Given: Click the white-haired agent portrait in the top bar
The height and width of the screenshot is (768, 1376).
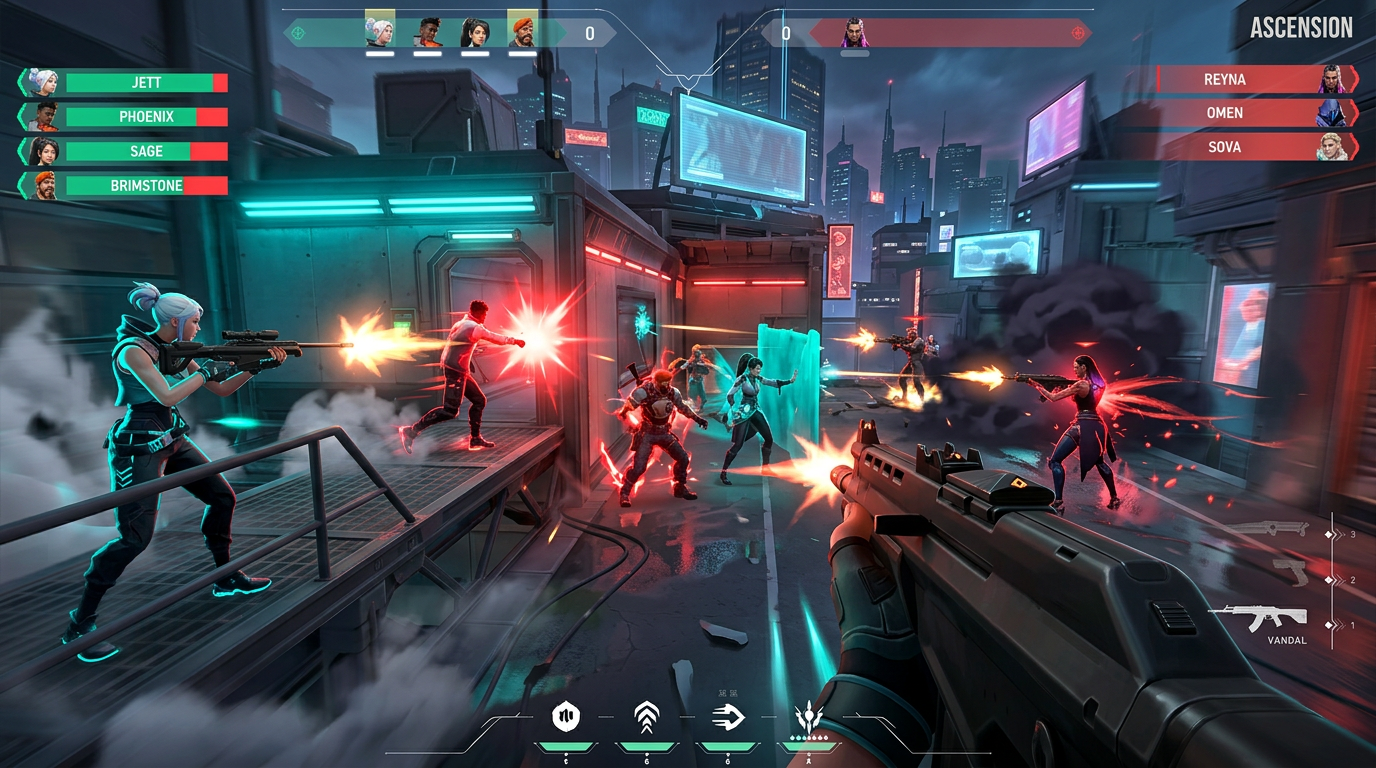Looking at the screenshot, I should 380,31.
